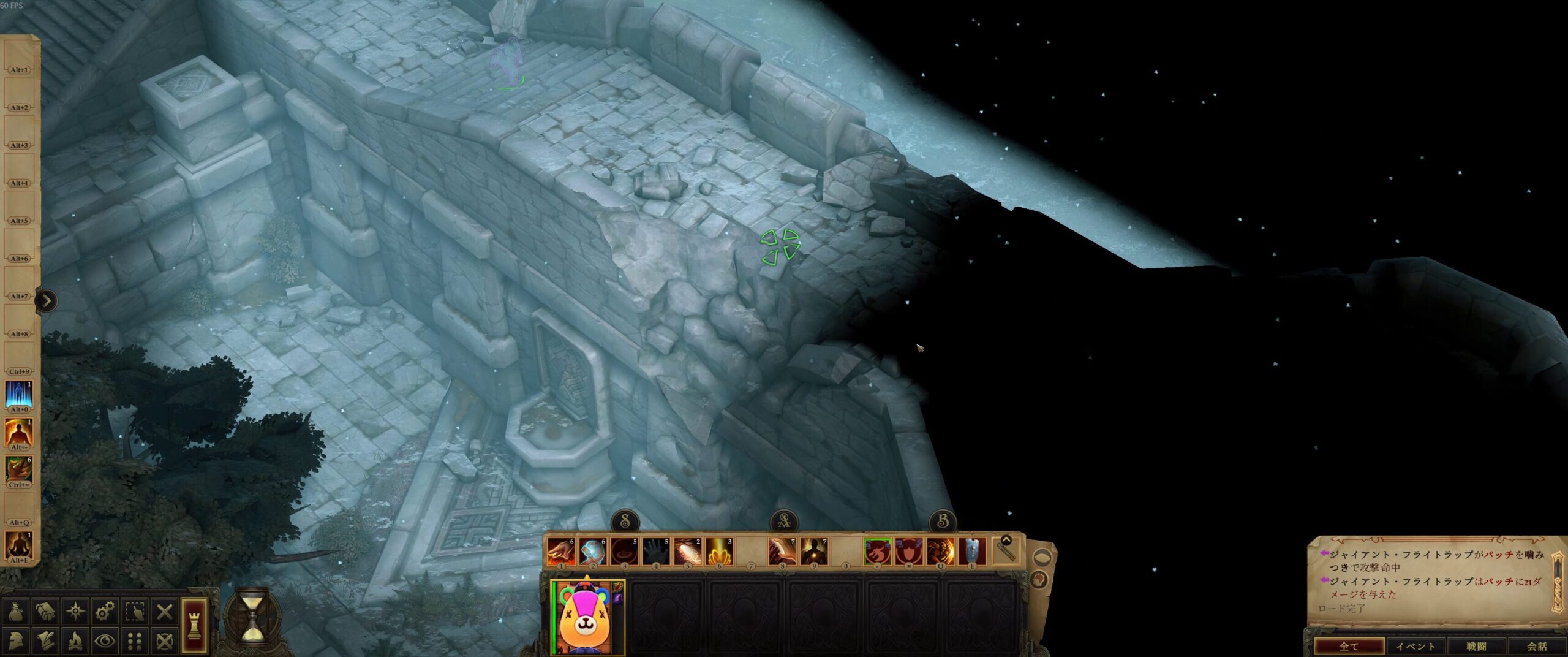
Task: Open the map with the compass star button
Action: [75, 611]
